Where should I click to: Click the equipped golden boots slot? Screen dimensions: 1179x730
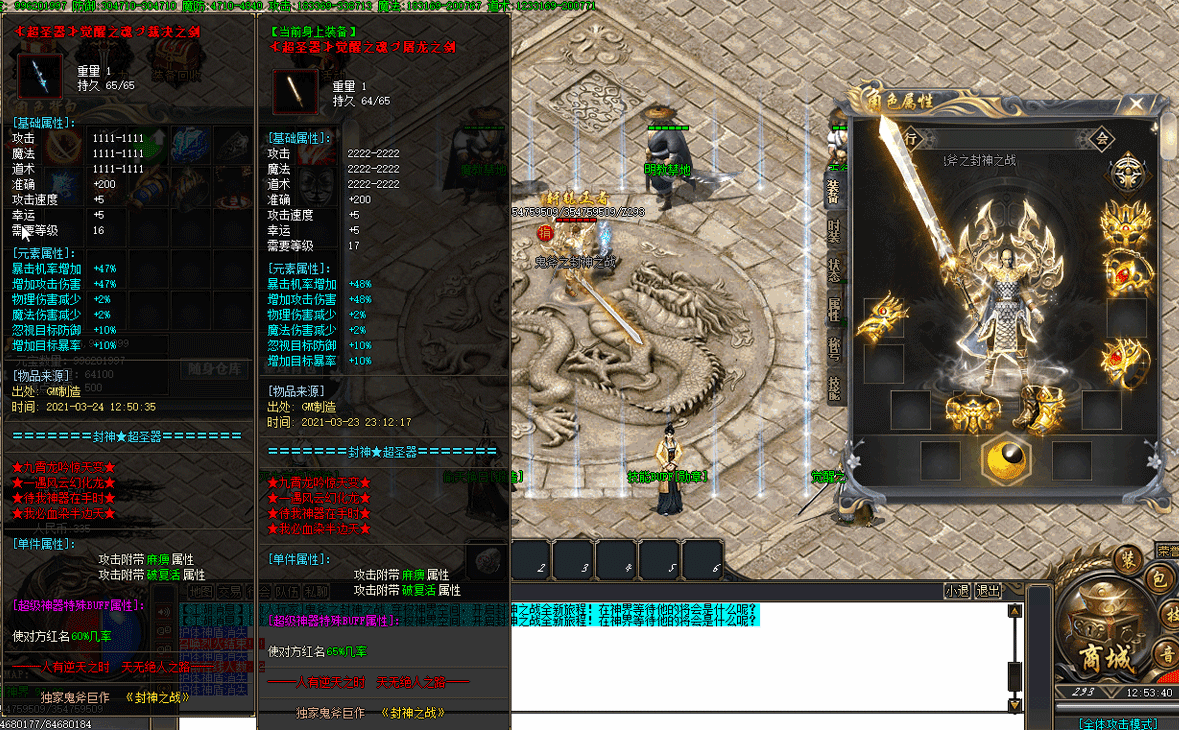pos(1043,408)
